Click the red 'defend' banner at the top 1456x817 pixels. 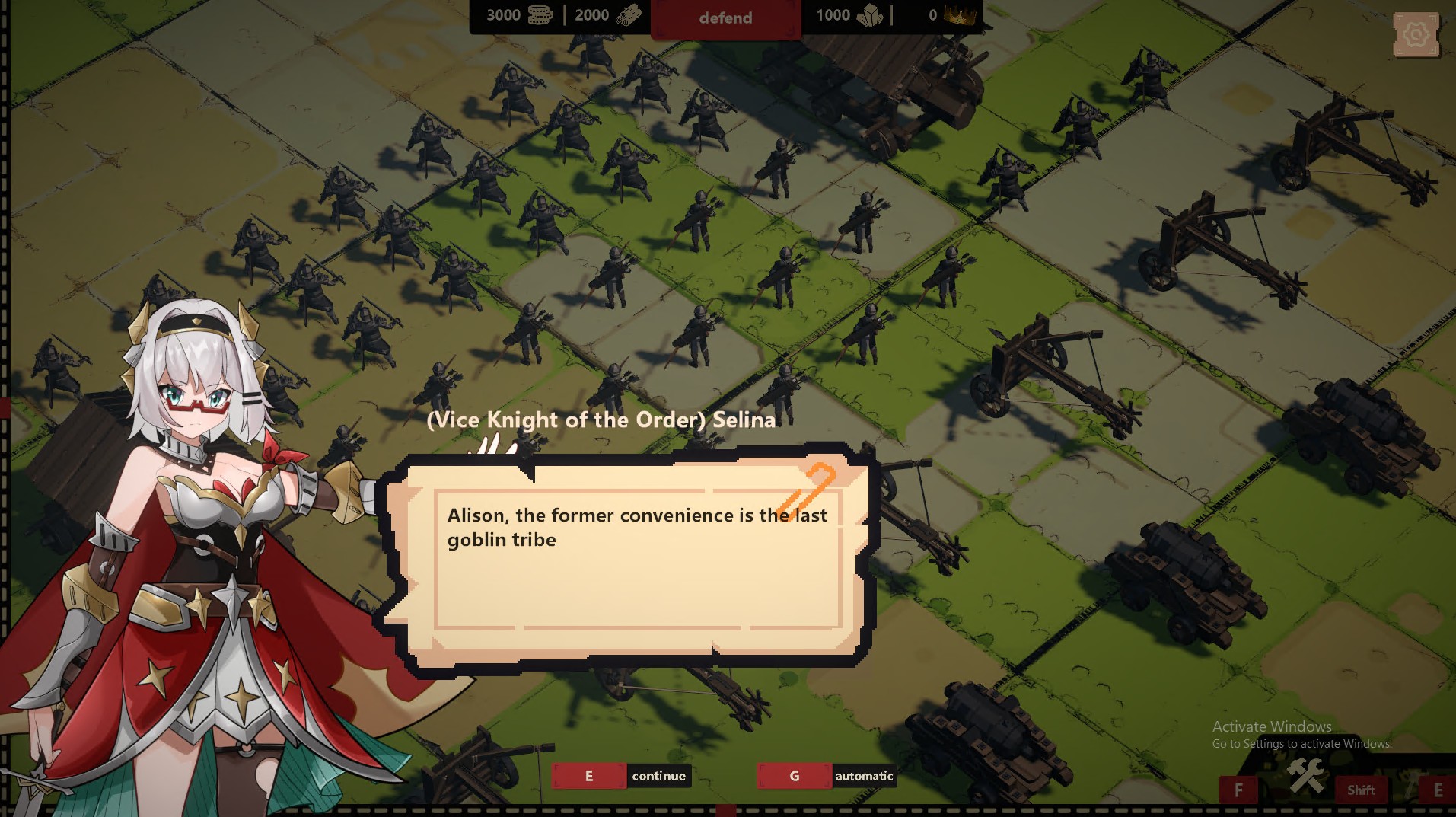tap(725, 18)
